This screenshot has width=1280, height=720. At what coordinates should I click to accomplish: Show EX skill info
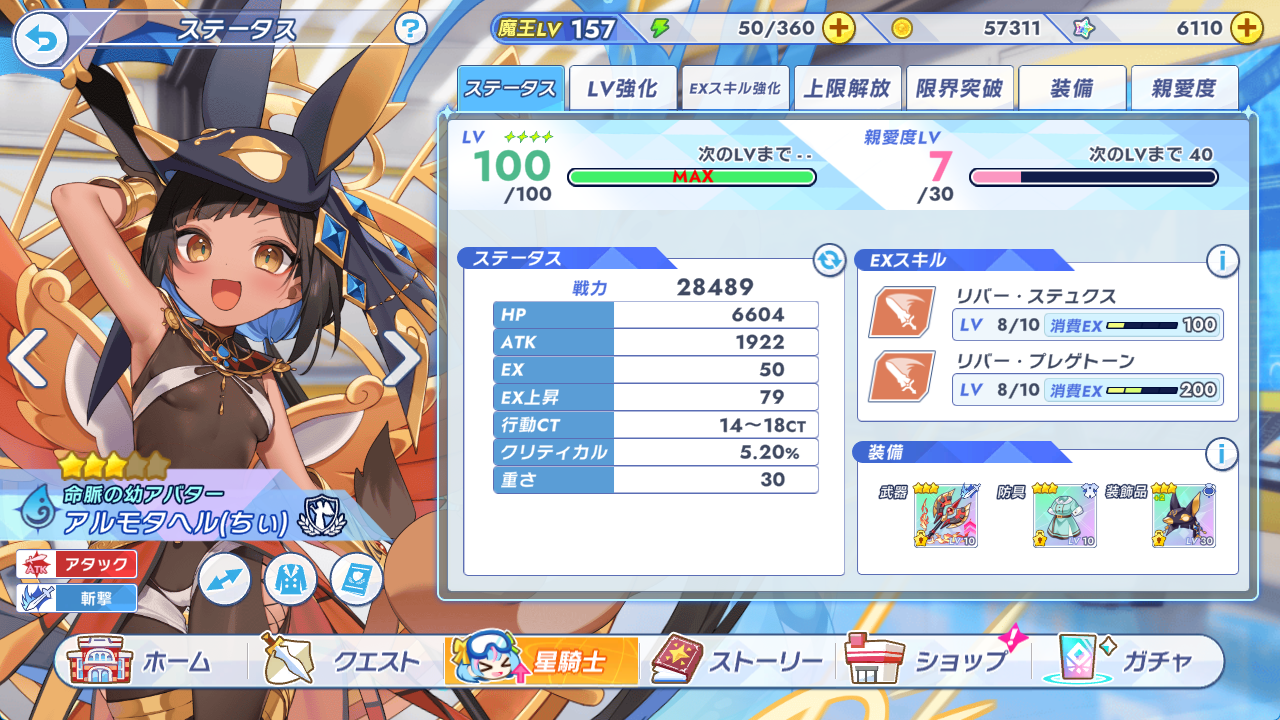1221,261
